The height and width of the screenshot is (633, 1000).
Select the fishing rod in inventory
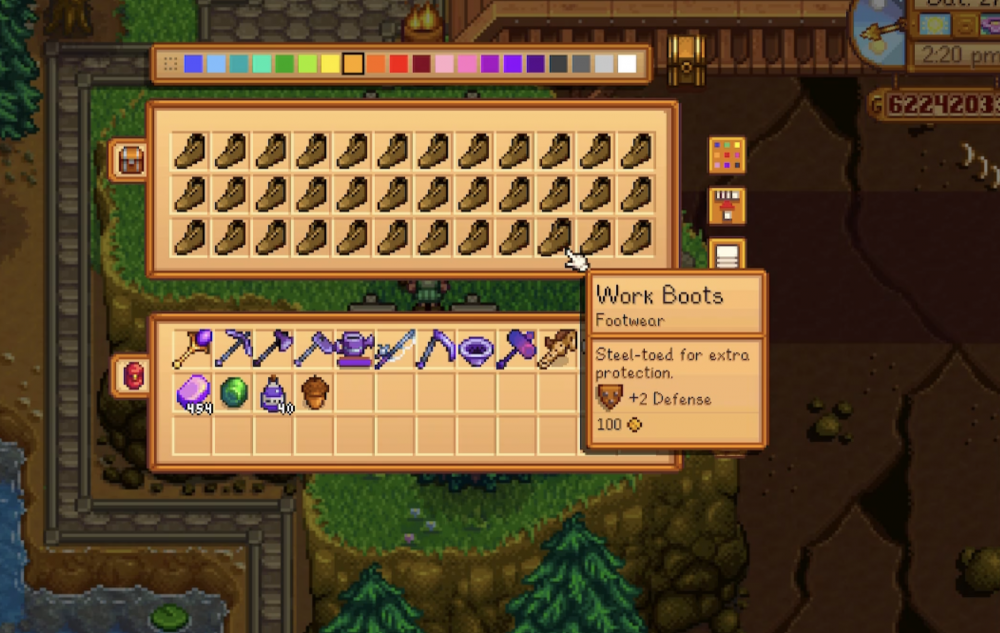pyautogui.click(x=396, y=349)
